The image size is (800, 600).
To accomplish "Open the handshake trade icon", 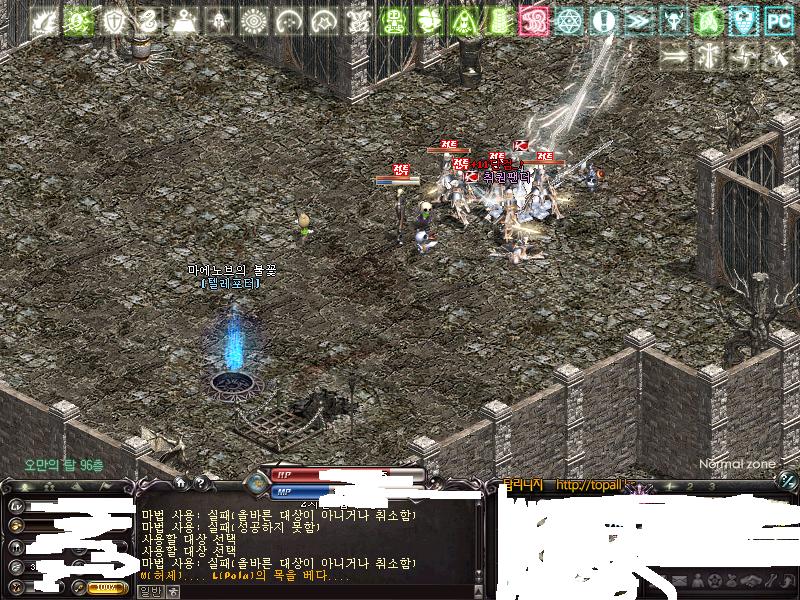I will coord(748,581).
